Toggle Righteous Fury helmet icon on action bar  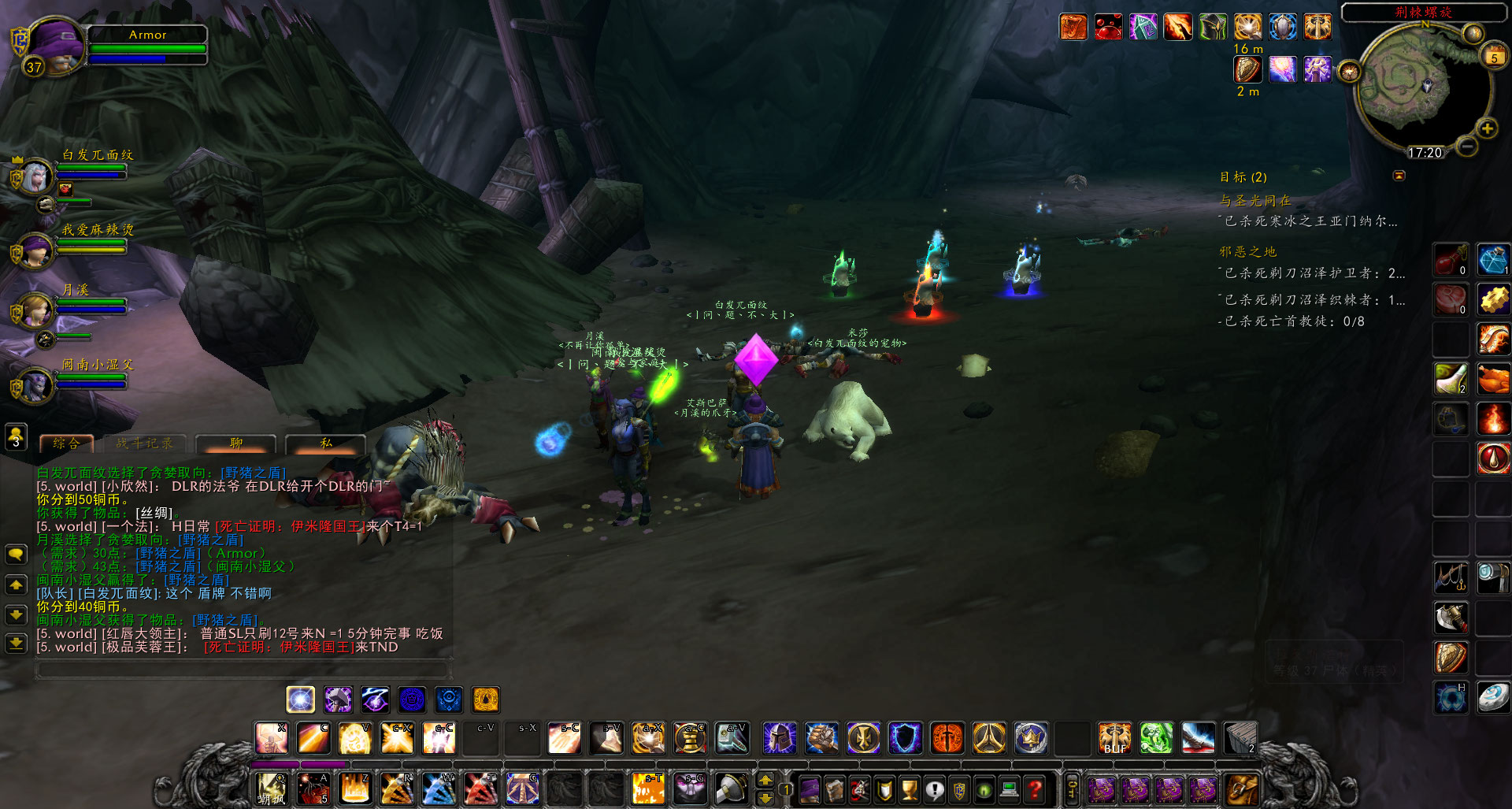click(x=778, y=737)
